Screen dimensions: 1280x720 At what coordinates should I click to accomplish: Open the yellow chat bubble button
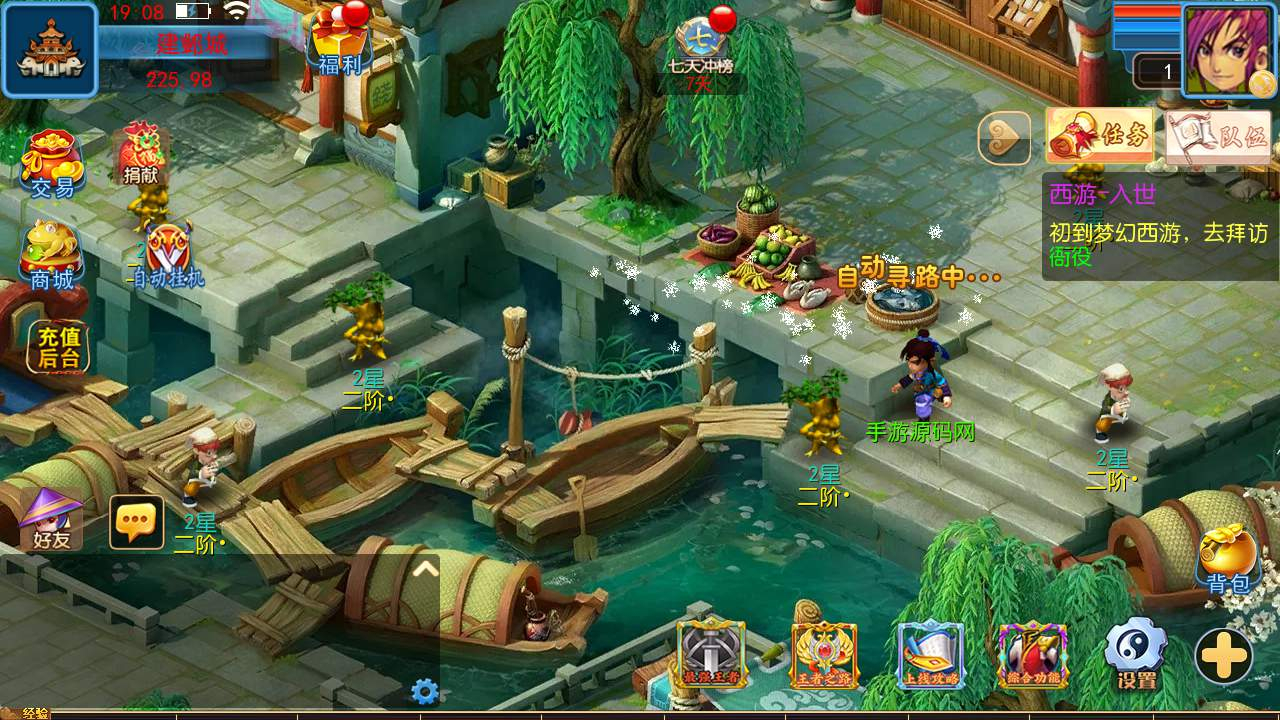(136, 521)
